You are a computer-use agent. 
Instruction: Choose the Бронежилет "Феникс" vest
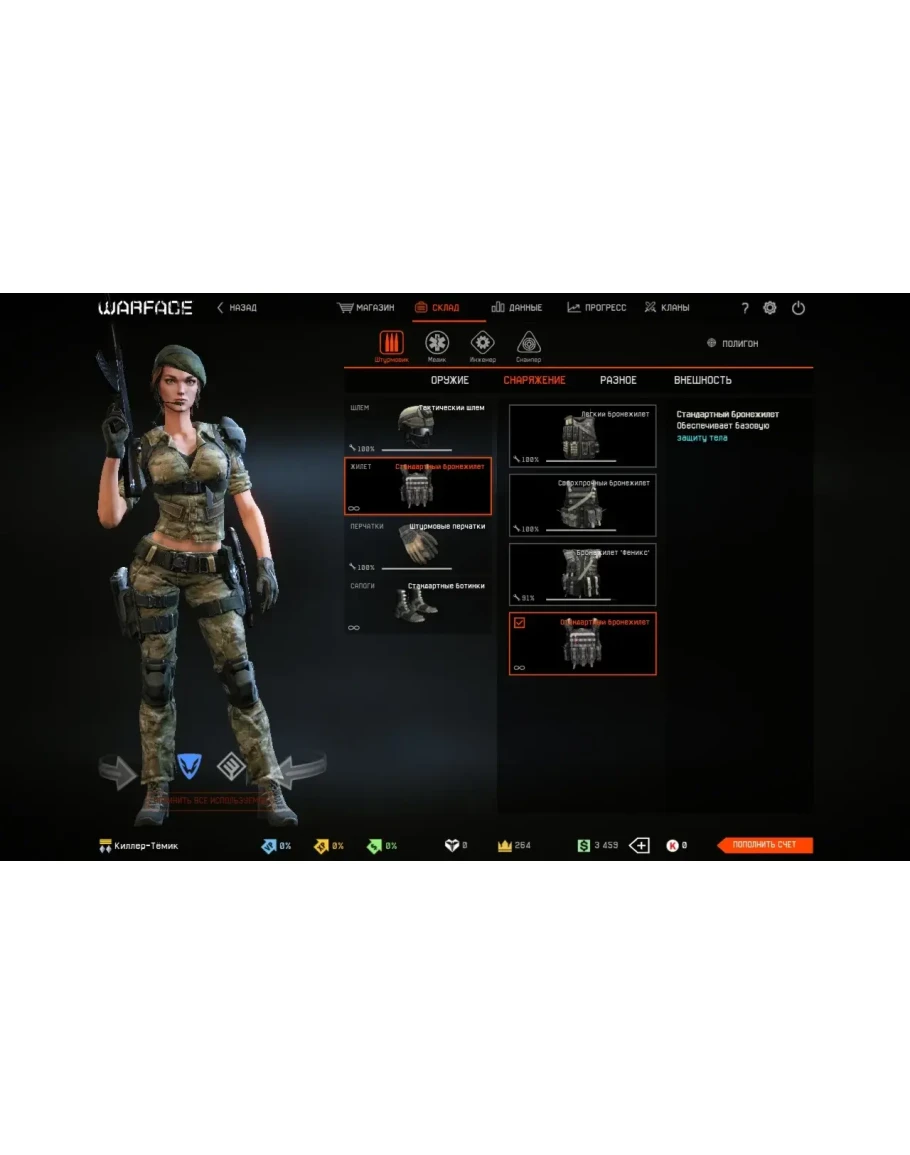582,574
